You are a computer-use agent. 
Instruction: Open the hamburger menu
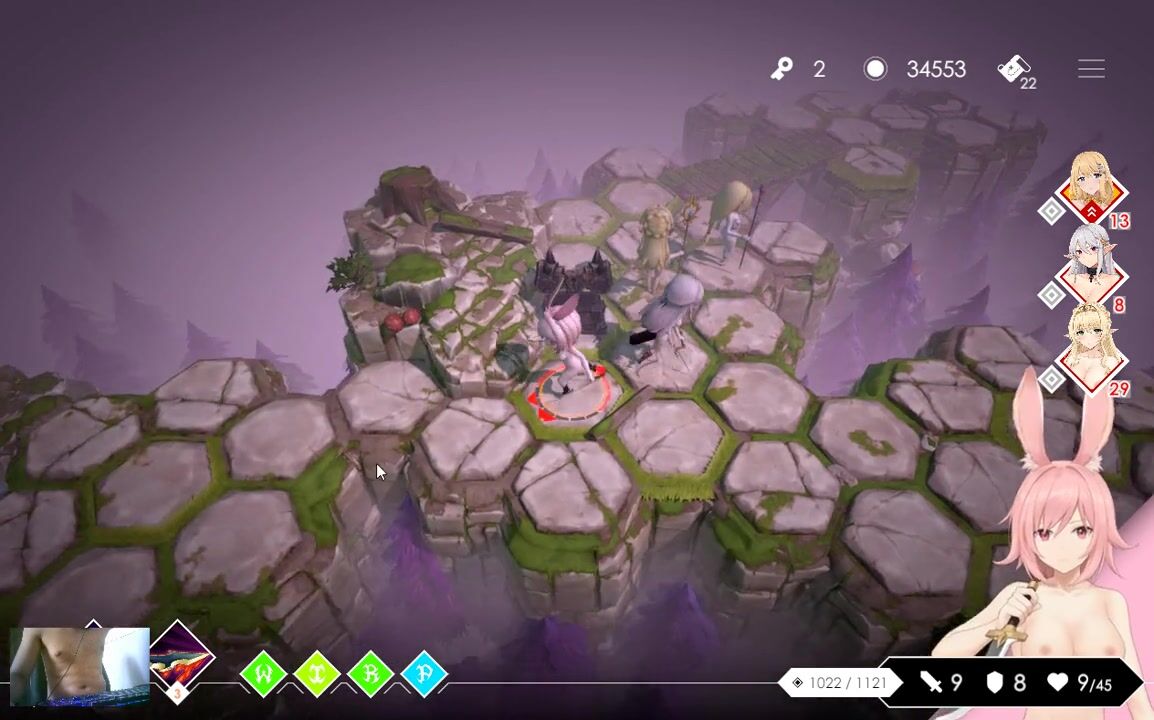(1091, 69)
